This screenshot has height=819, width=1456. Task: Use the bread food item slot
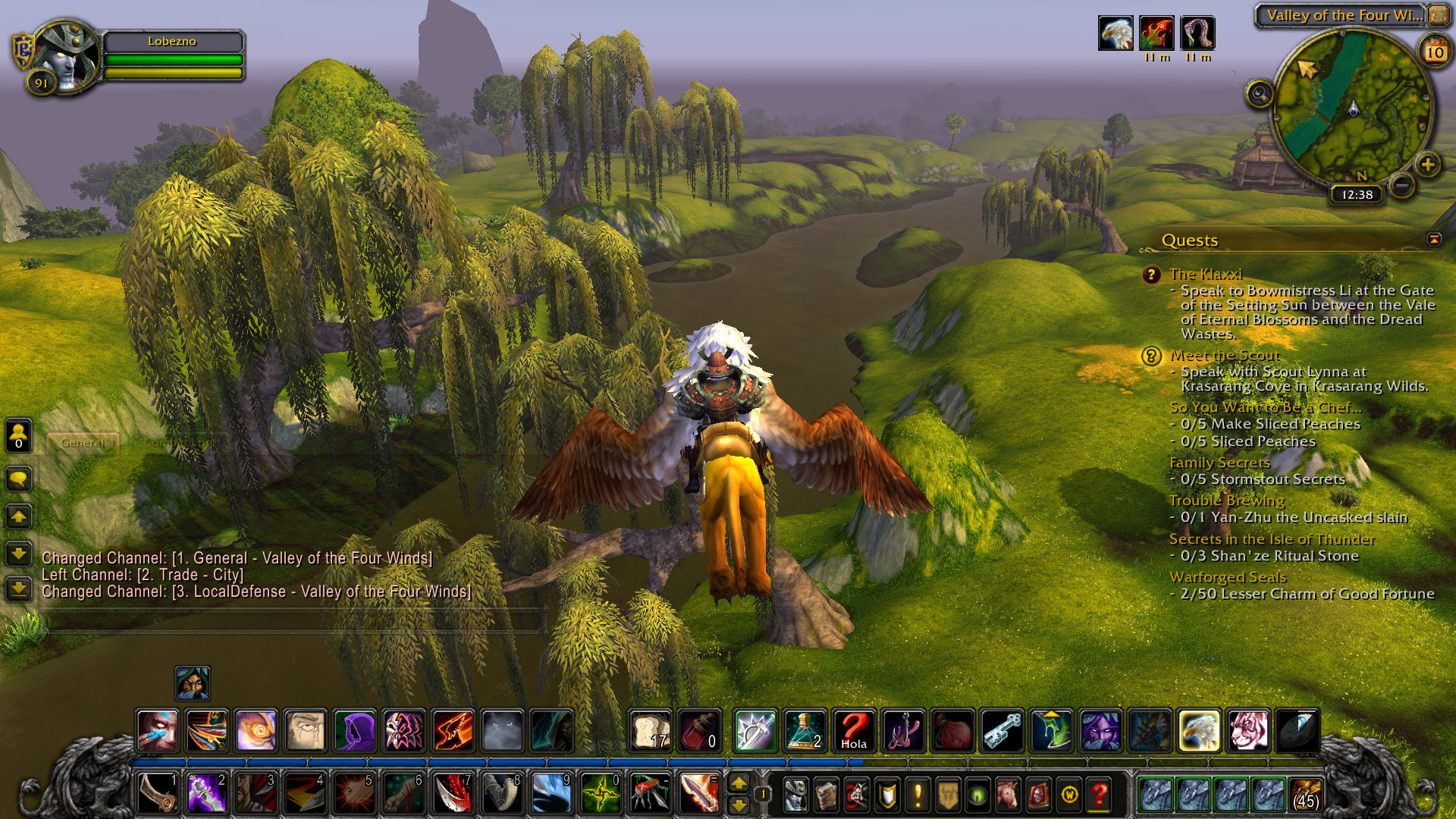tap(651, 730)
